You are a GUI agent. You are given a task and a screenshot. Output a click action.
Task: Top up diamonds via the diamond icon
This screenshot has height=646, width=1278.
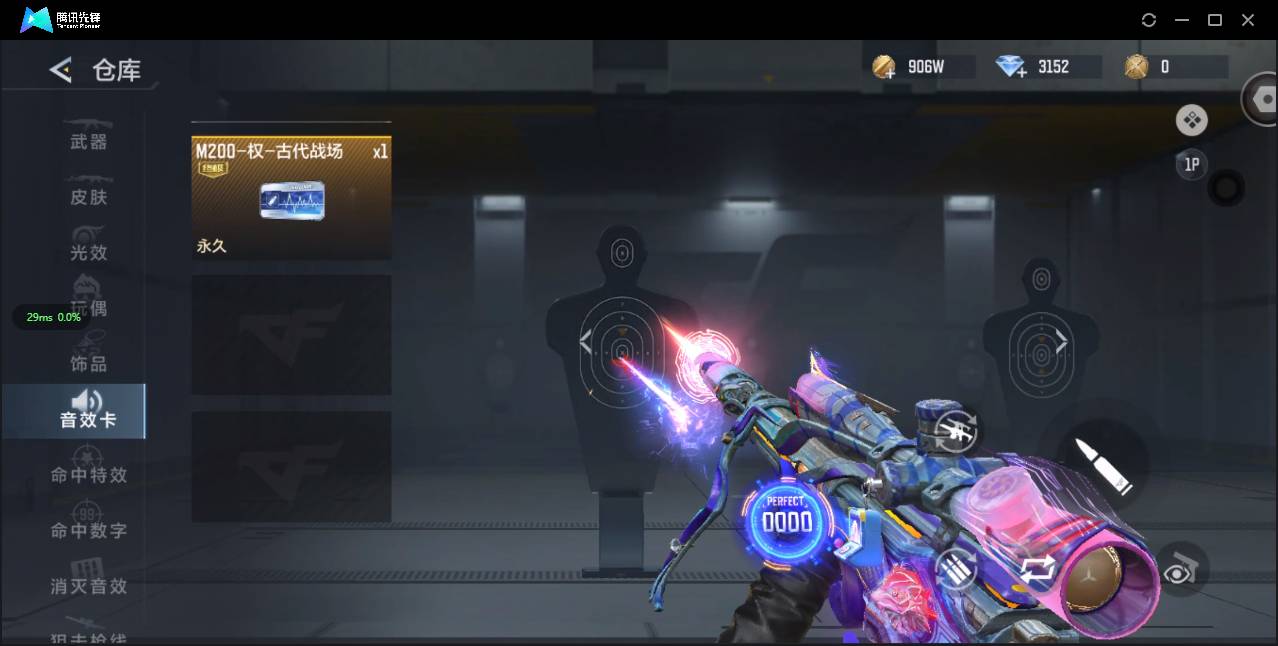point(1011,67)
